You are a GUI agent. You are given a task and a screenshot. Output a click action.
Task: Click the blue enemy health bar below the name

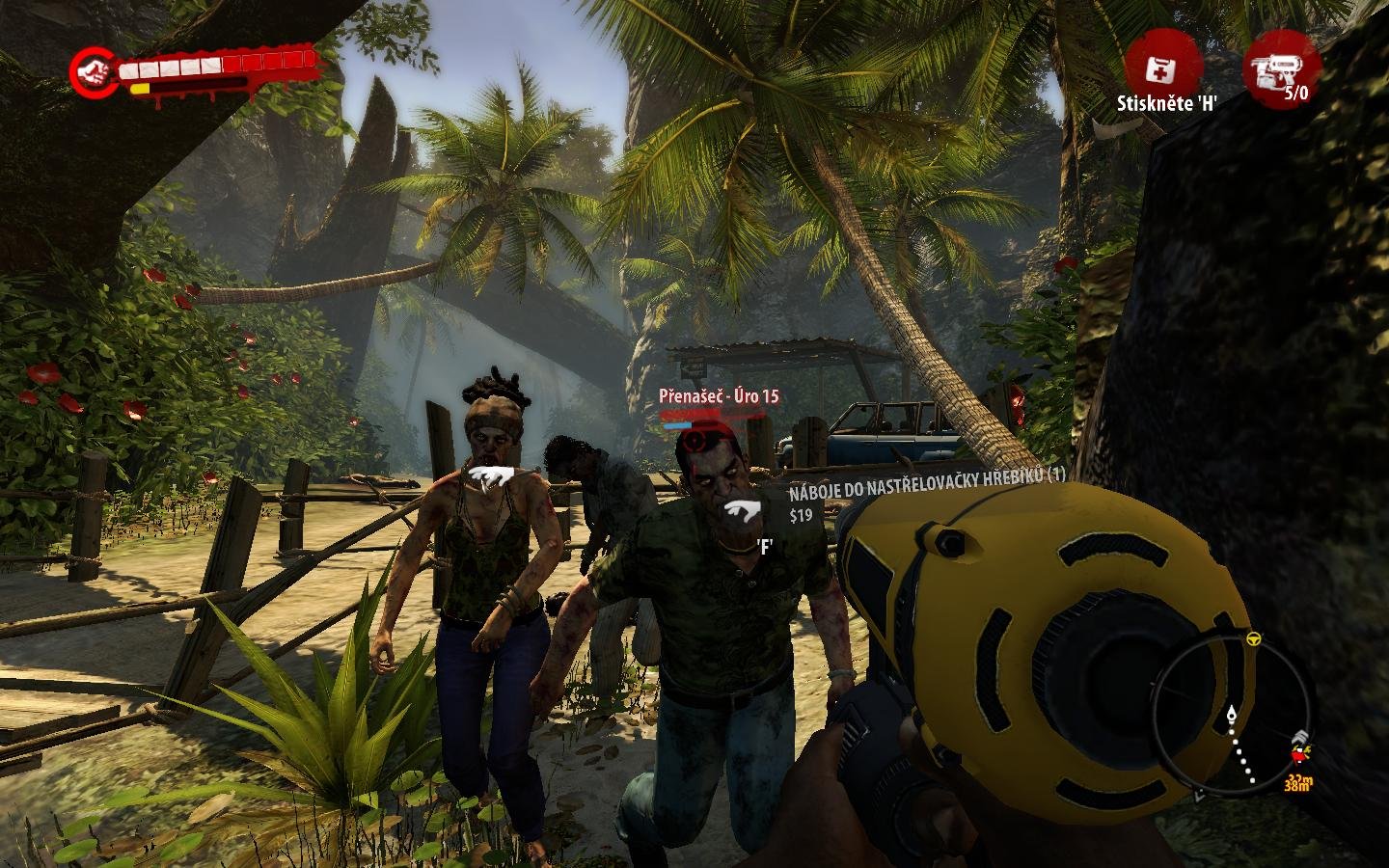[678, 424]
